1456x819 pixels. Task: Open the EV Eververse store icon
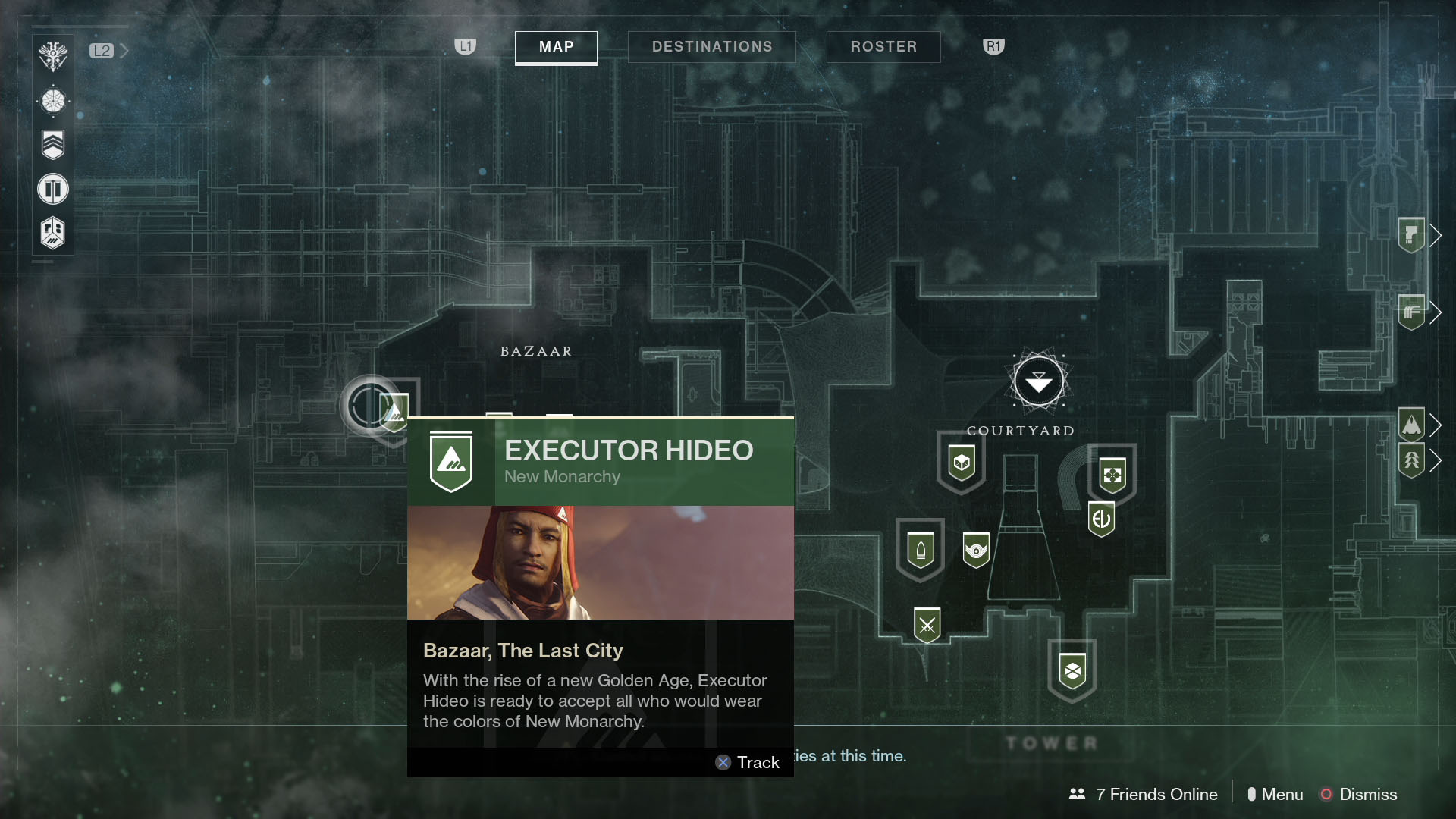click(x=1101, y=519)
